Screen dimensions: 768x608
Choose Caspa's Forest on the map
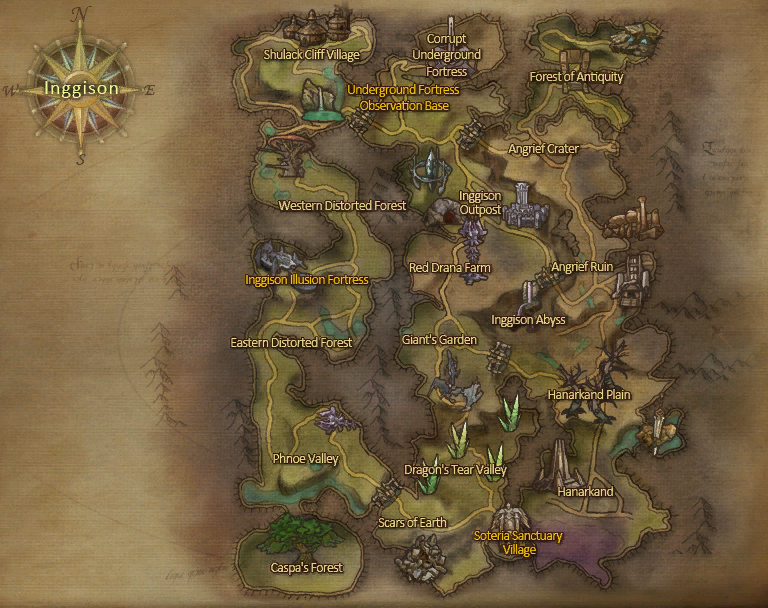tap(306, 568)
